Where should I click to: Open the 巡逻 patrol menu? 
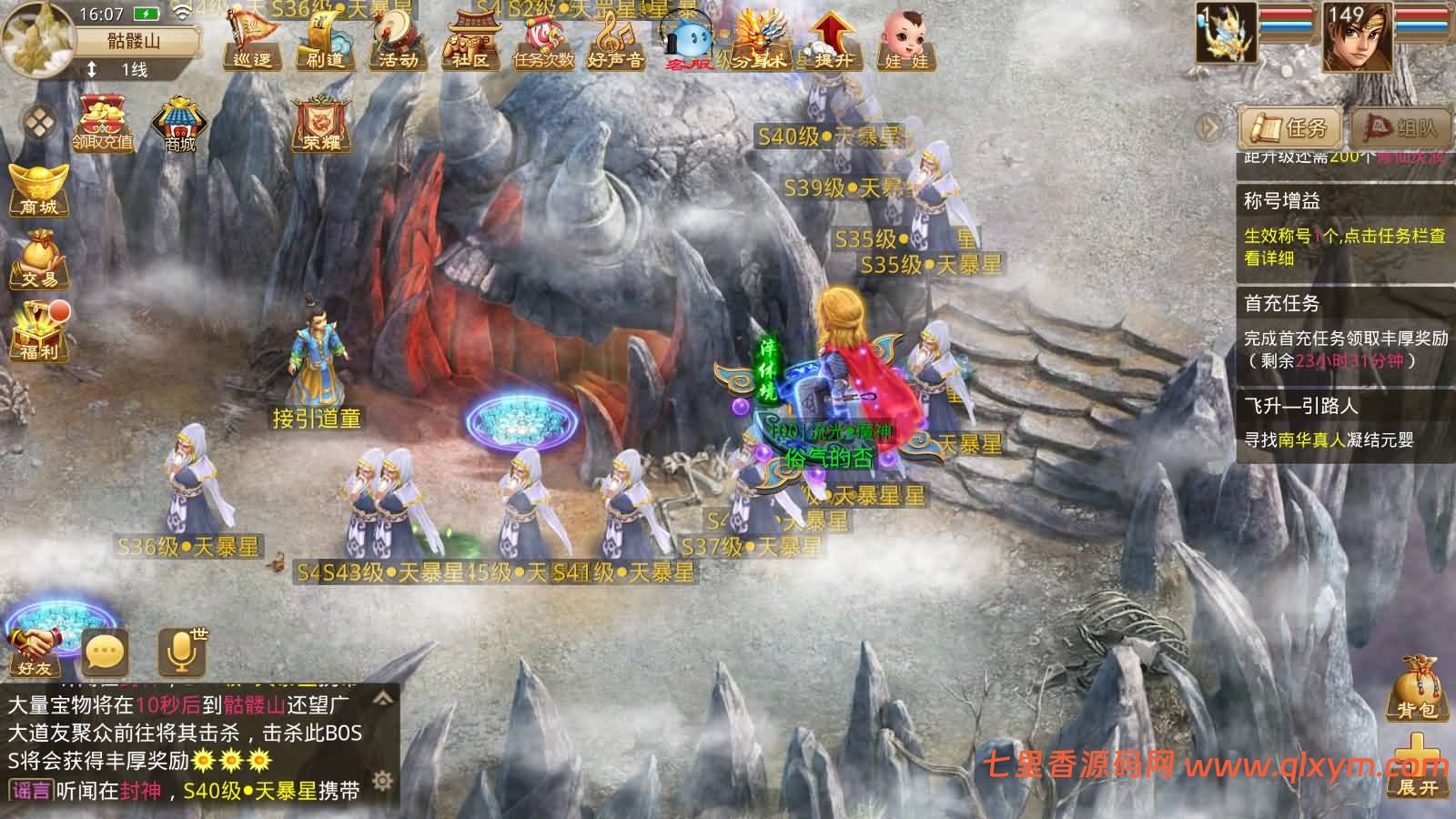252,43
